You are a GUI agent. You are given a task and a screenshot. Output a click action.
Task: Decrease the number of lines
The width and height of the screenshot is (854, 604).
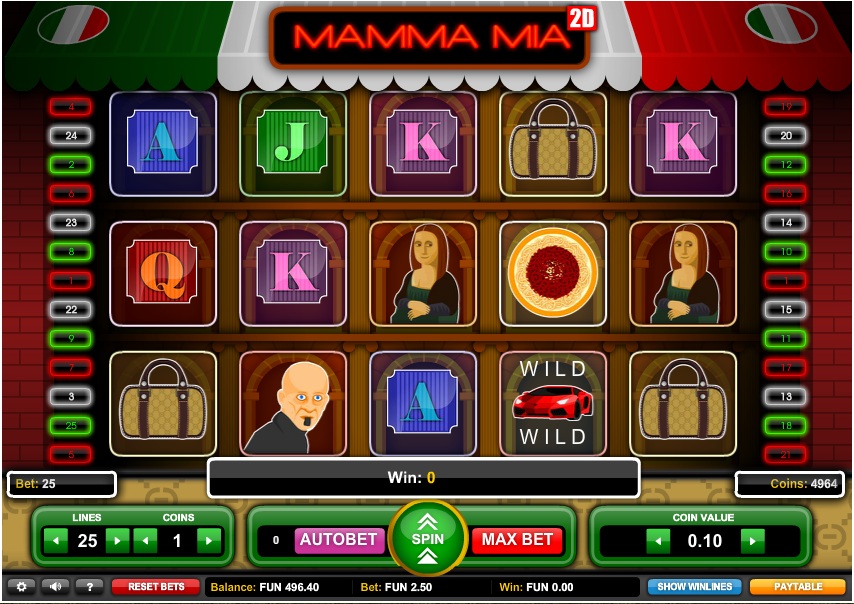(57, 541)
